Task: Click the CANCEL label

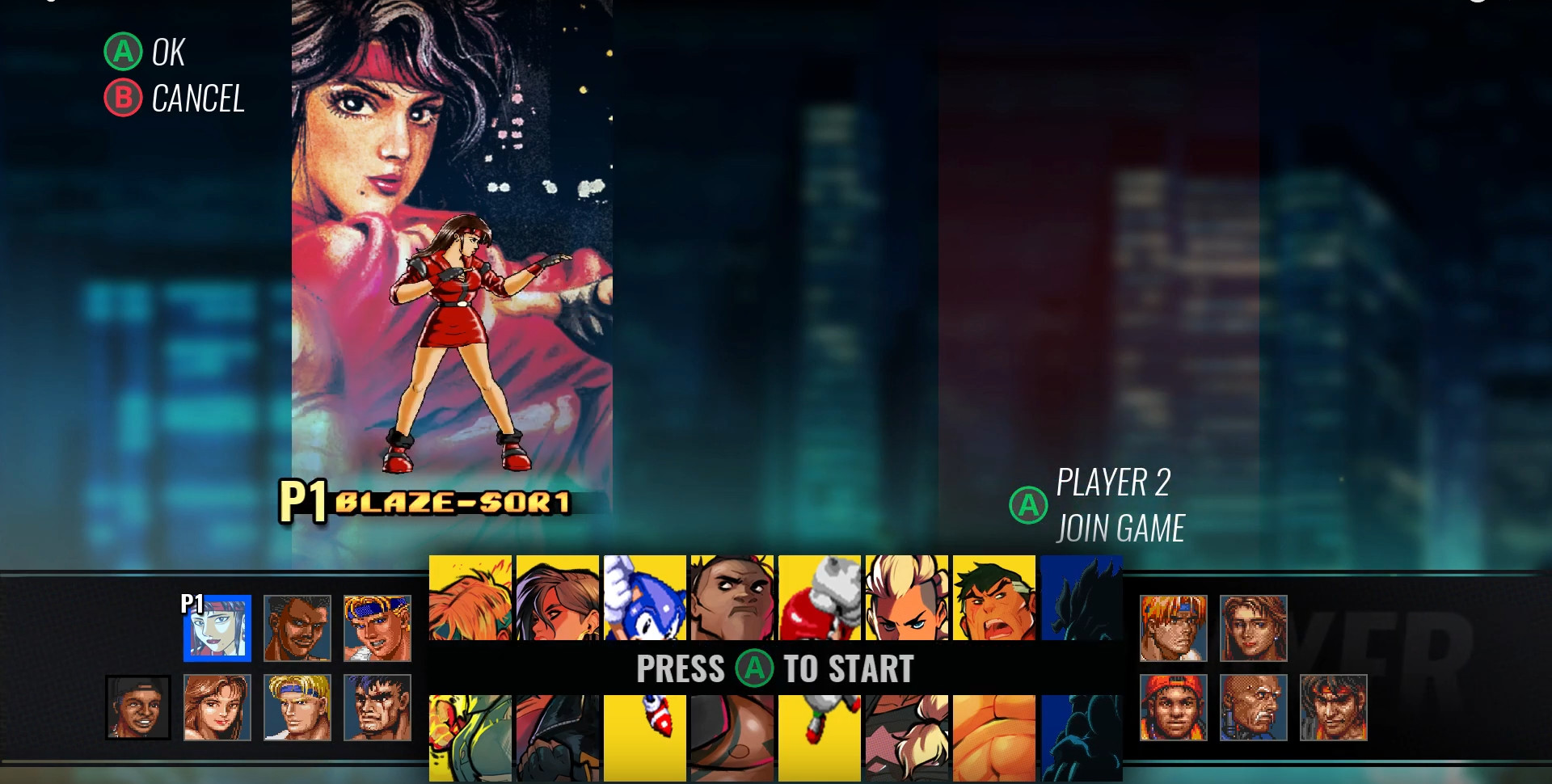Action: (x=198, y=99)
